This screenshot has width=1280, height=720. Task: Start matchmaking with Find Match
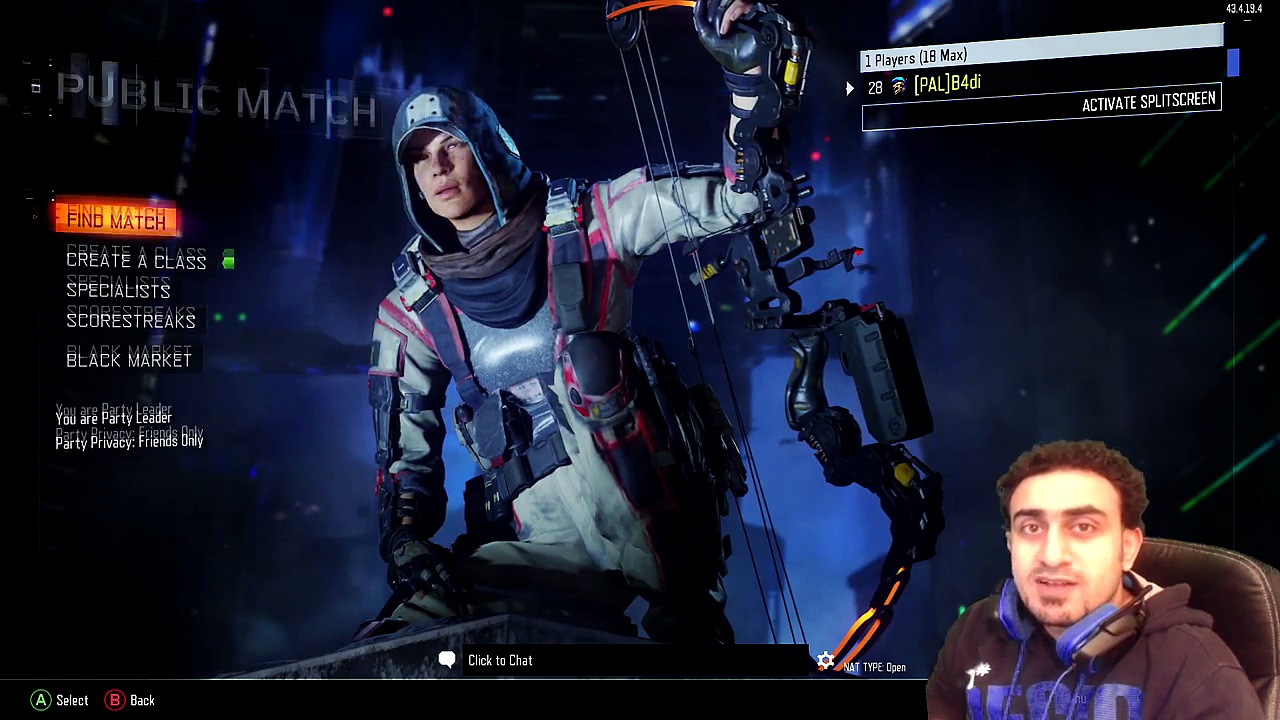116,220
